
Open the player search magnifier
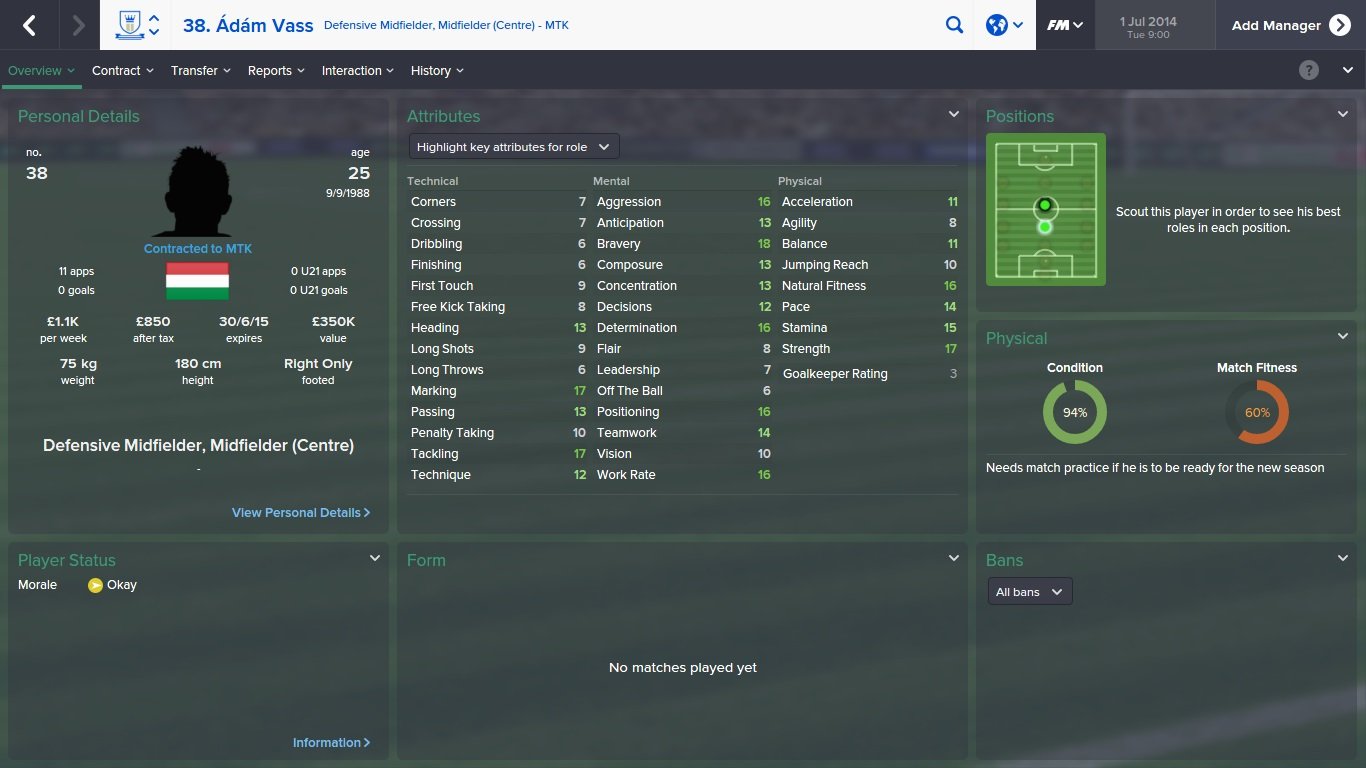[954, 24]
